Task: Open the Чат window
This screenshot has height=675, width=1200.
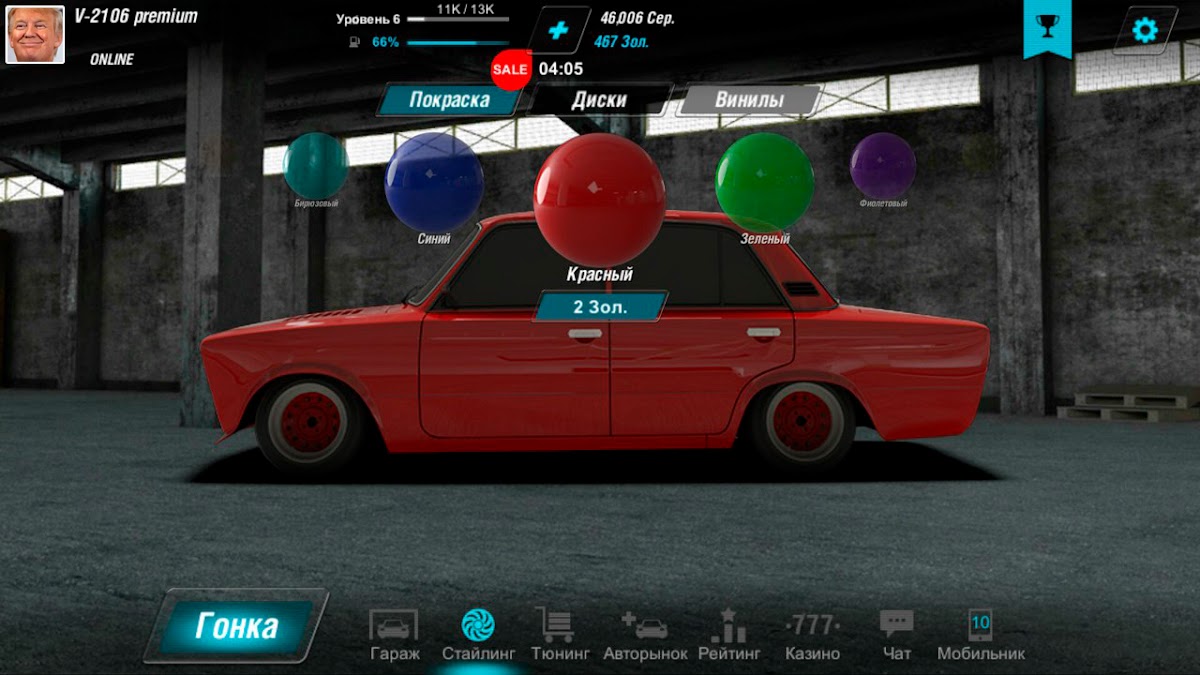Action: pos(897,634)
